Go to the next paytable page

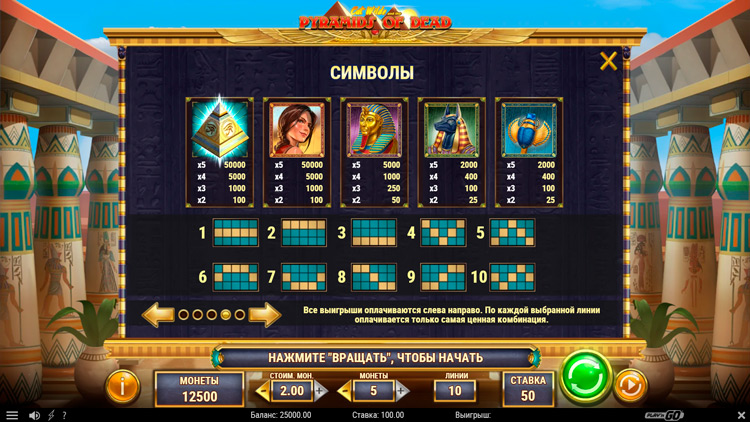tap(264, 314)
